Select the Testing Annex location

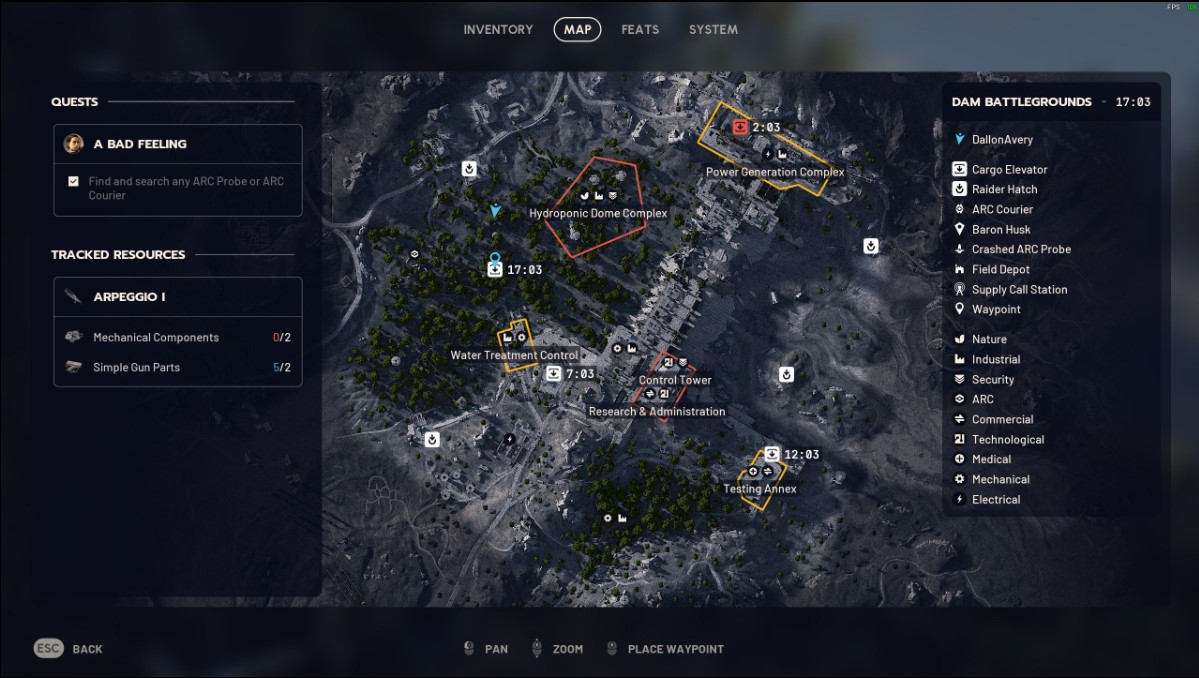point(760,489)
